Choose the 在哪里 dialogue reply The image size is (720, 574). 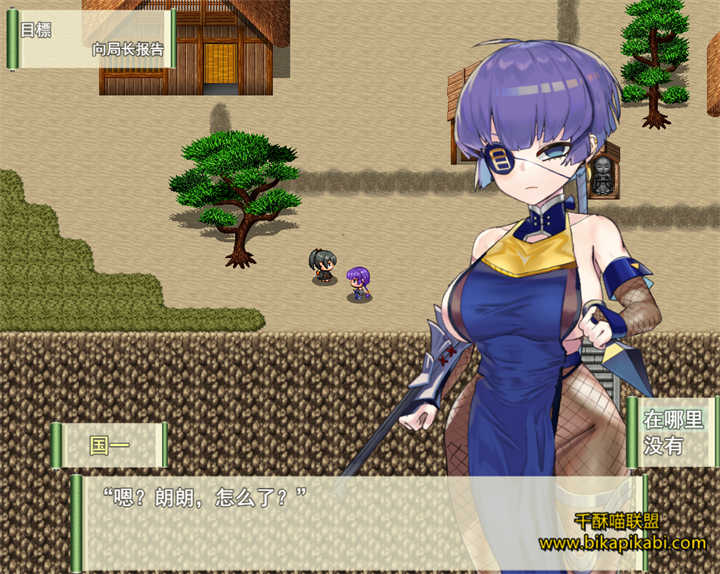click(673, 419)
